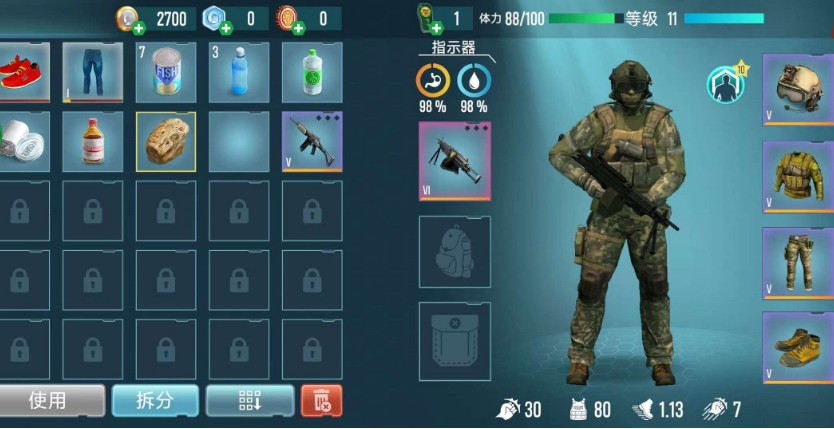Open the equipped helmet slot
The height and width of the screenshot is (429, 834).
798,90
